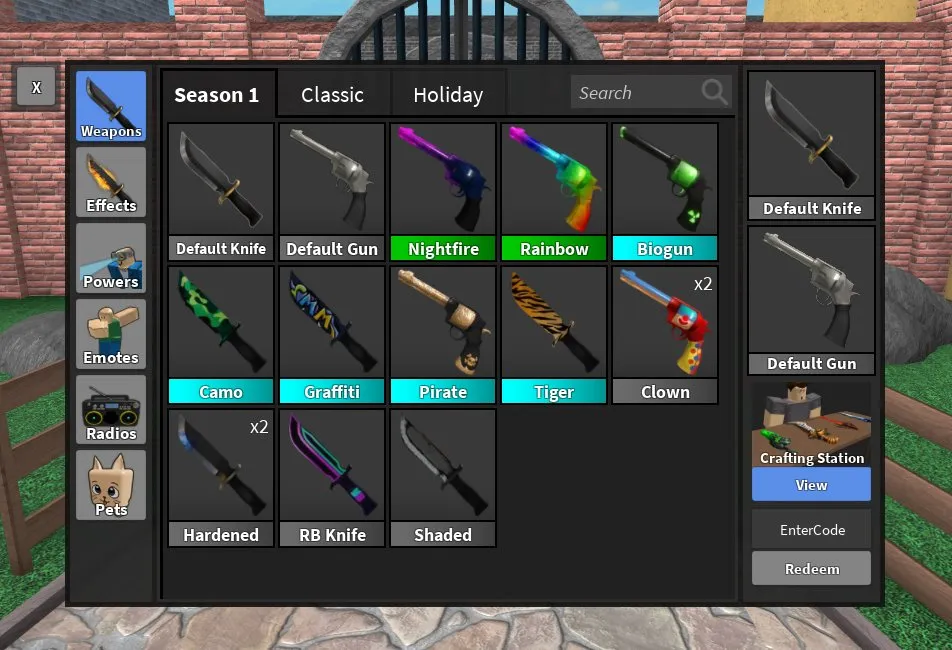Pick the Camo knife slot

(221, 335)
